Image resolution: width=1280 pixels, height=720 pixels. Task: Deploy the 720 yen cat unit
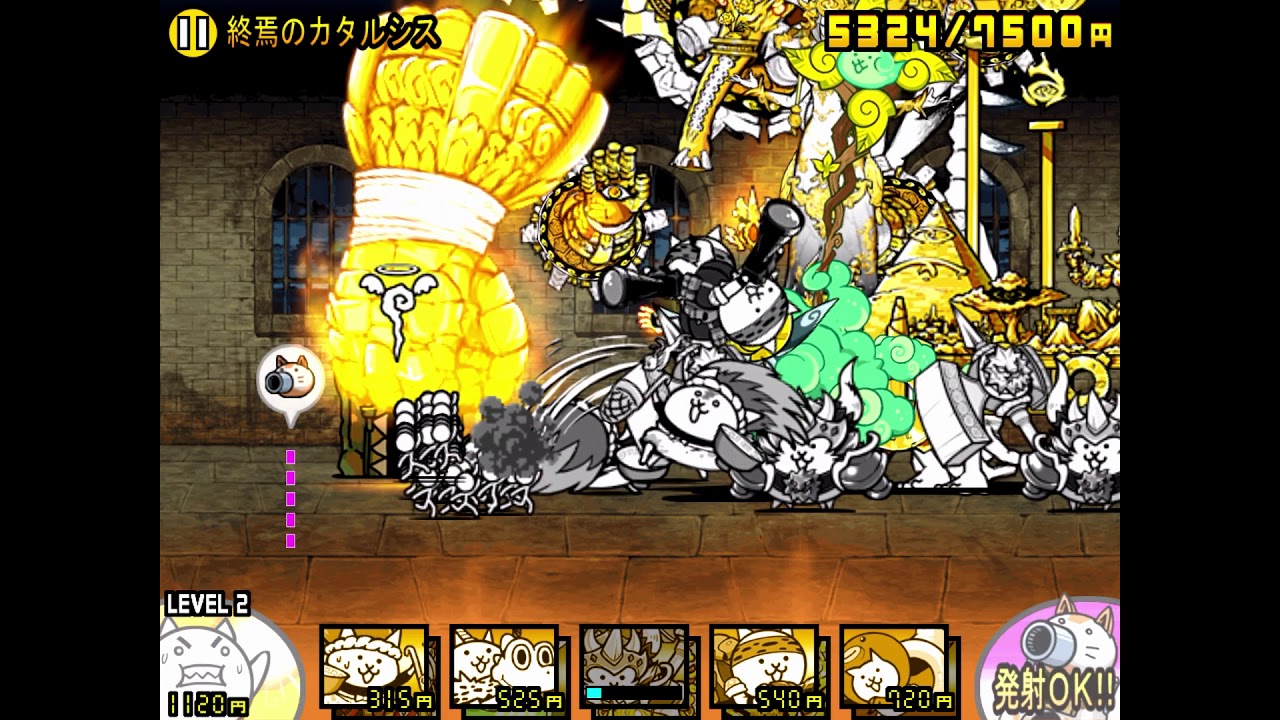click(894, 667)
